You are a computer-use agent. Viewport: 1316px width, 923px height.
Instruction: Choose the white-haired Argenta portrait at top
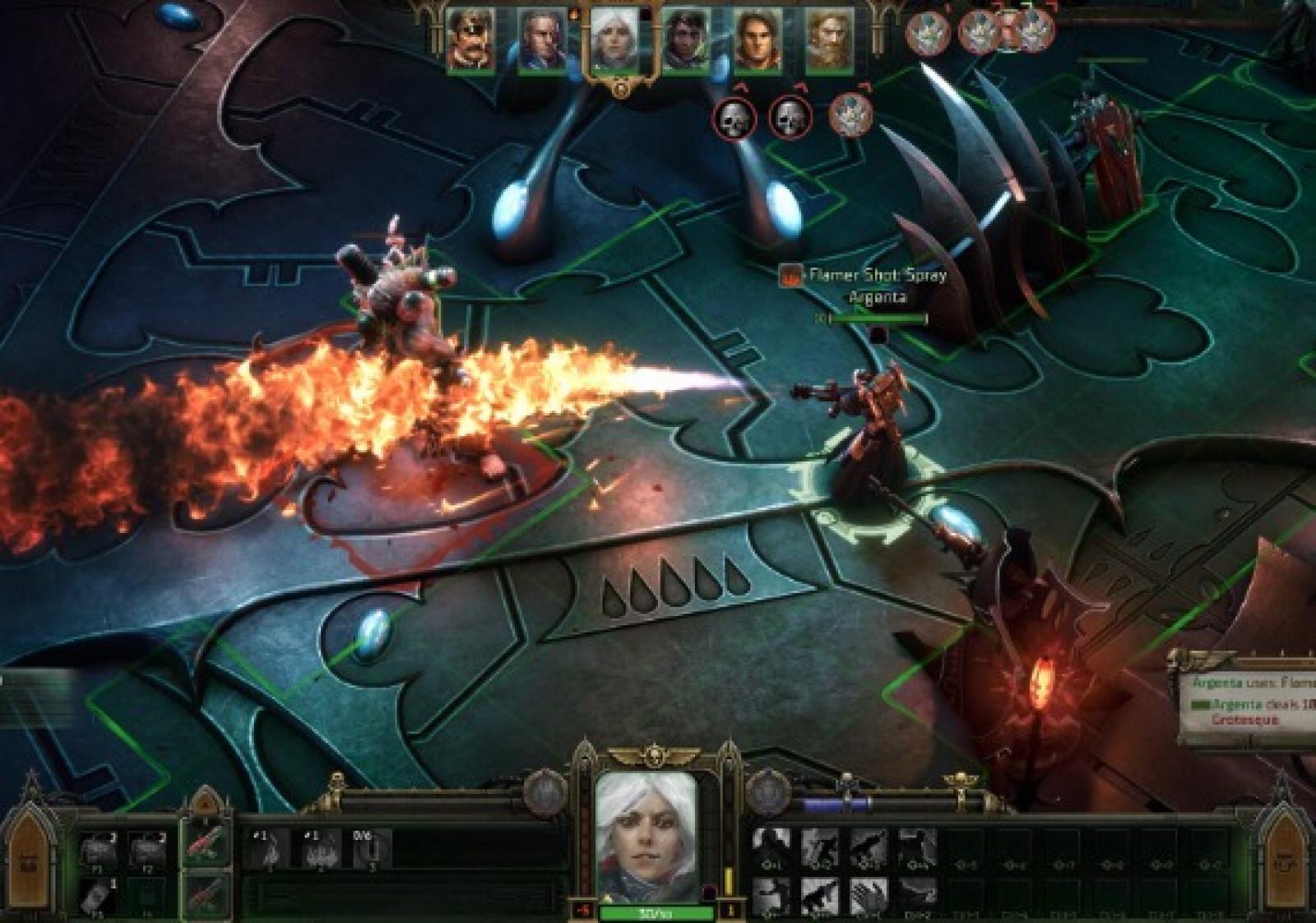614,43
